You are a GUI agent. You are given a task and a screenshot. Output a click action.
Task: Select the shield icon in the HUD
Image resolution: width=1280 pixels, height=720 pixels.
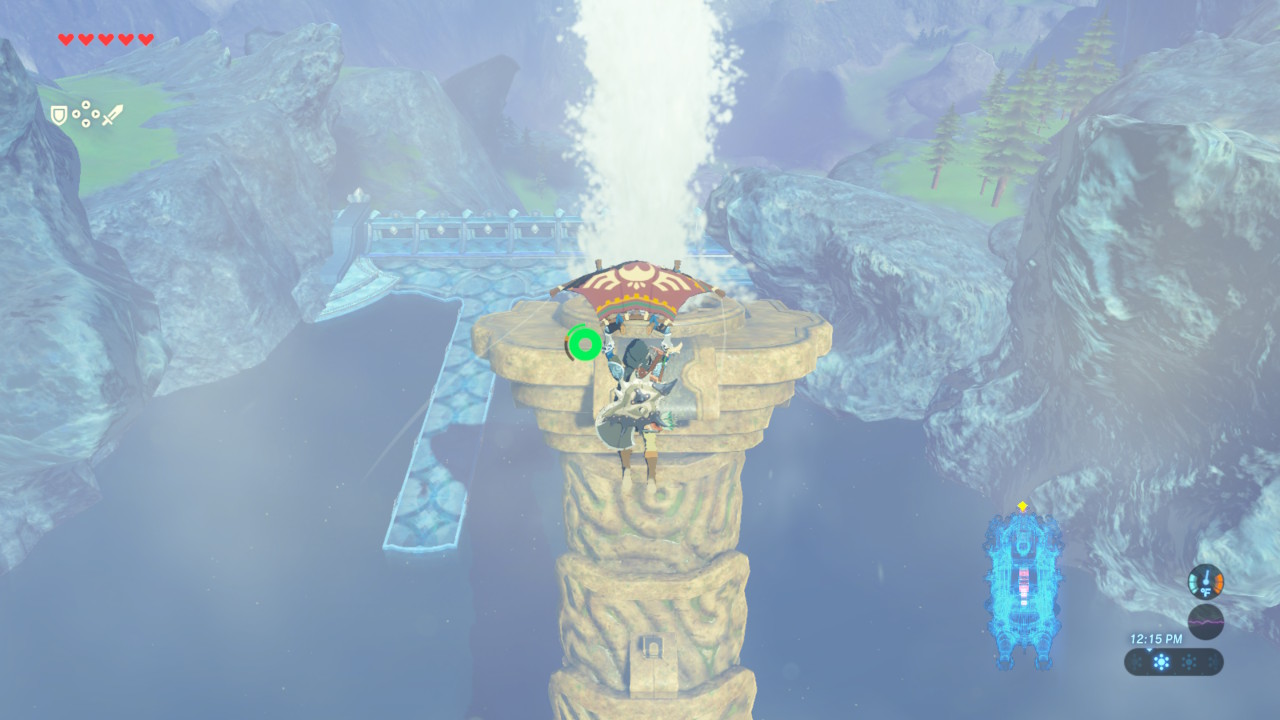tap(59, 115)
